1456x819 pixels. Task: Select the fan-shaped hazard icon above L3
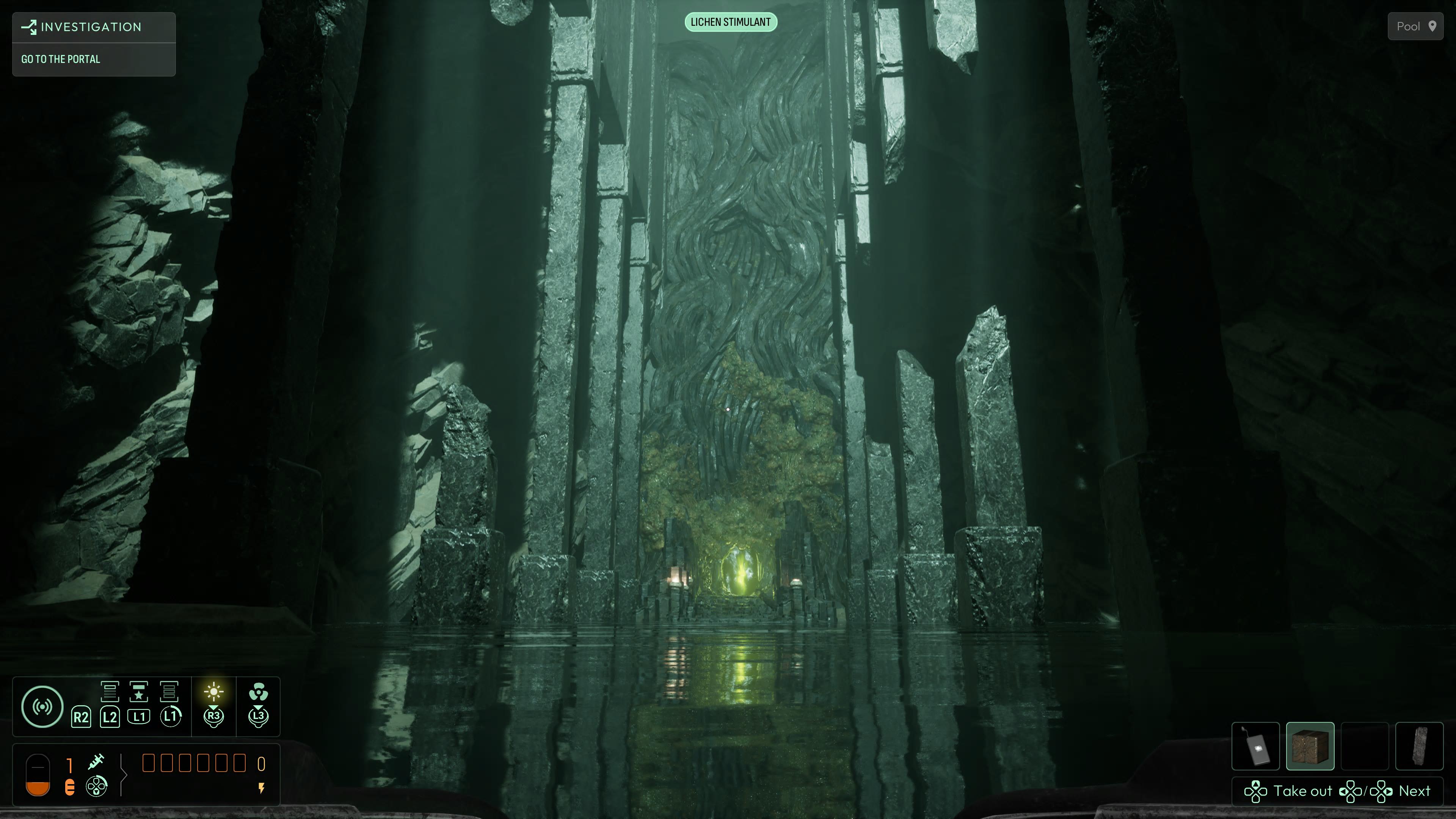(259, 692)
